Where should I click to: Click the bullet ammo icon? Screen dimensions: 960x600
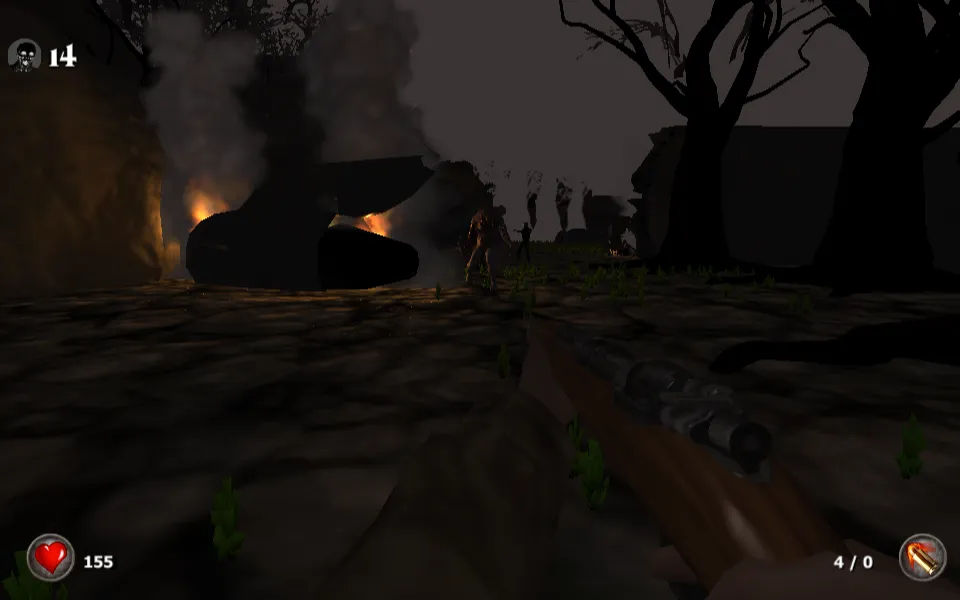pyautogui.click(x=921, y=558)
